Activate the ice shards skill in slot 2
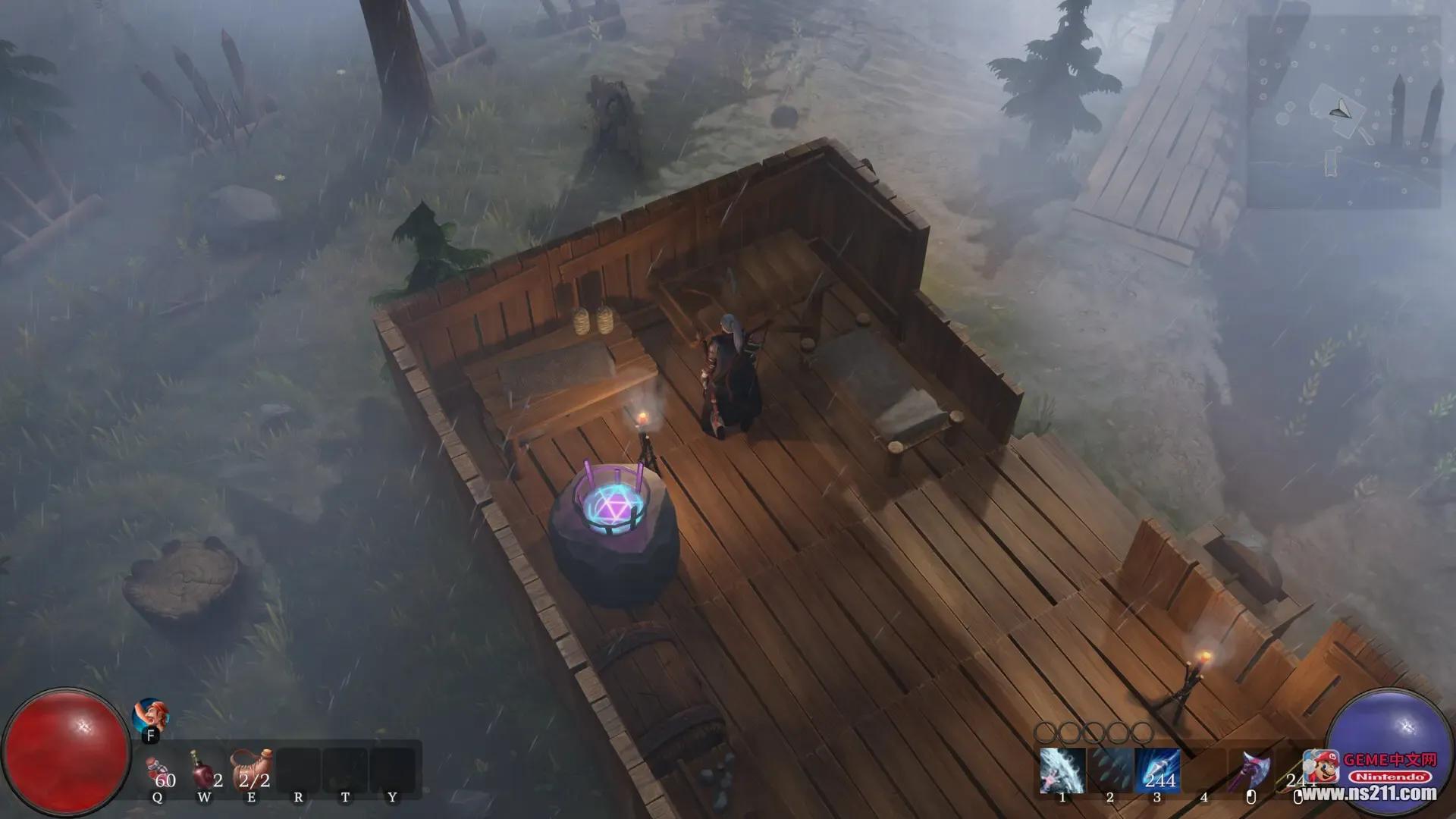This screenshot has width=1456, height=819. (x=1109, y=770)
